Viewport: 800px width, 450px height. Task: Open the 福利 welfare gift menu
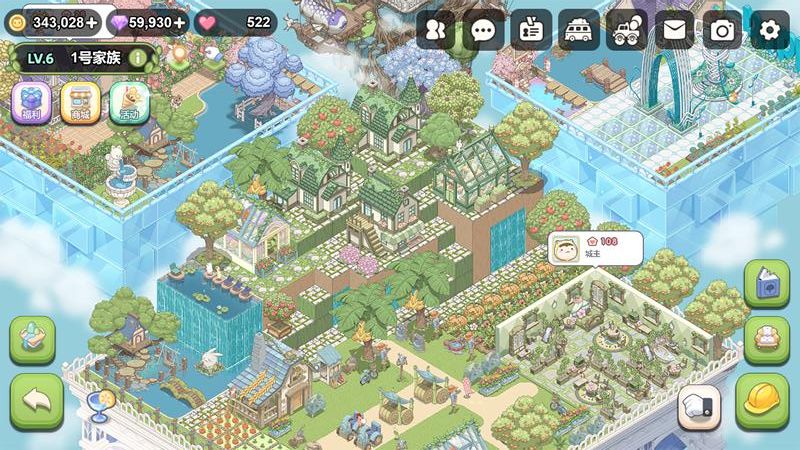tap(30, 103)
